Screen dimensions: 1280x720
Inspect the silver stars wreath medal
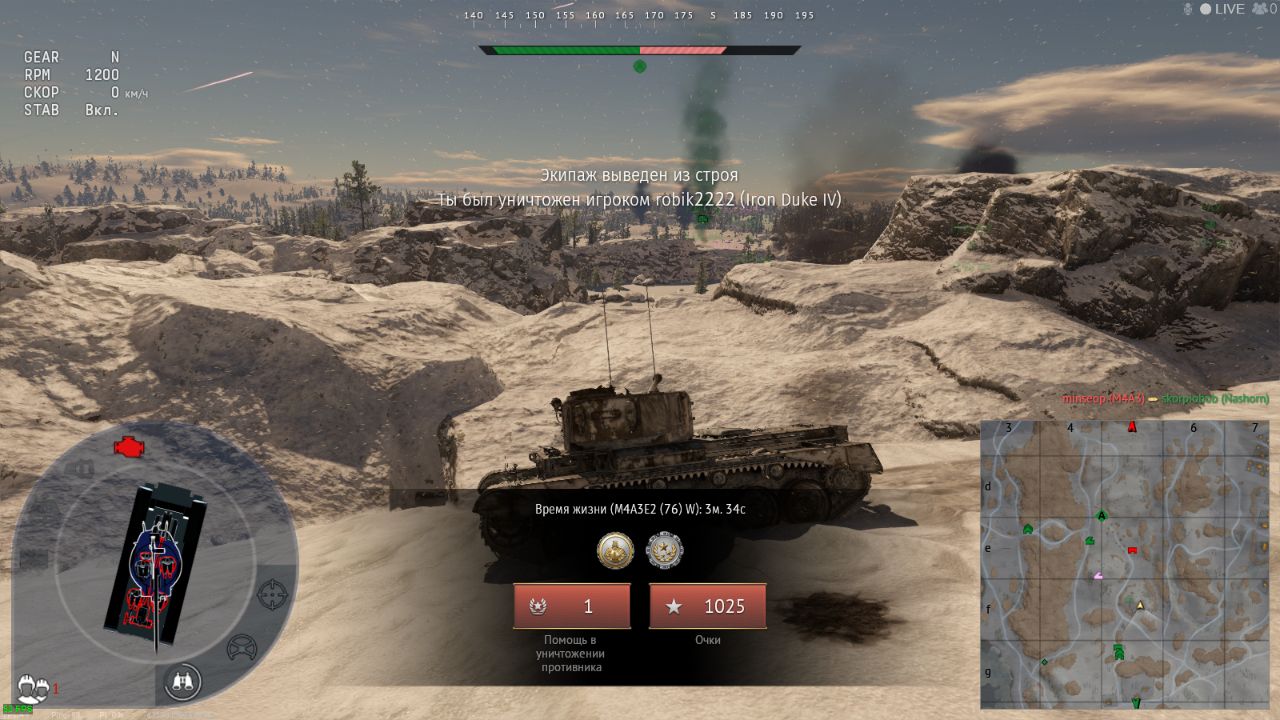[x=664, y=550]
